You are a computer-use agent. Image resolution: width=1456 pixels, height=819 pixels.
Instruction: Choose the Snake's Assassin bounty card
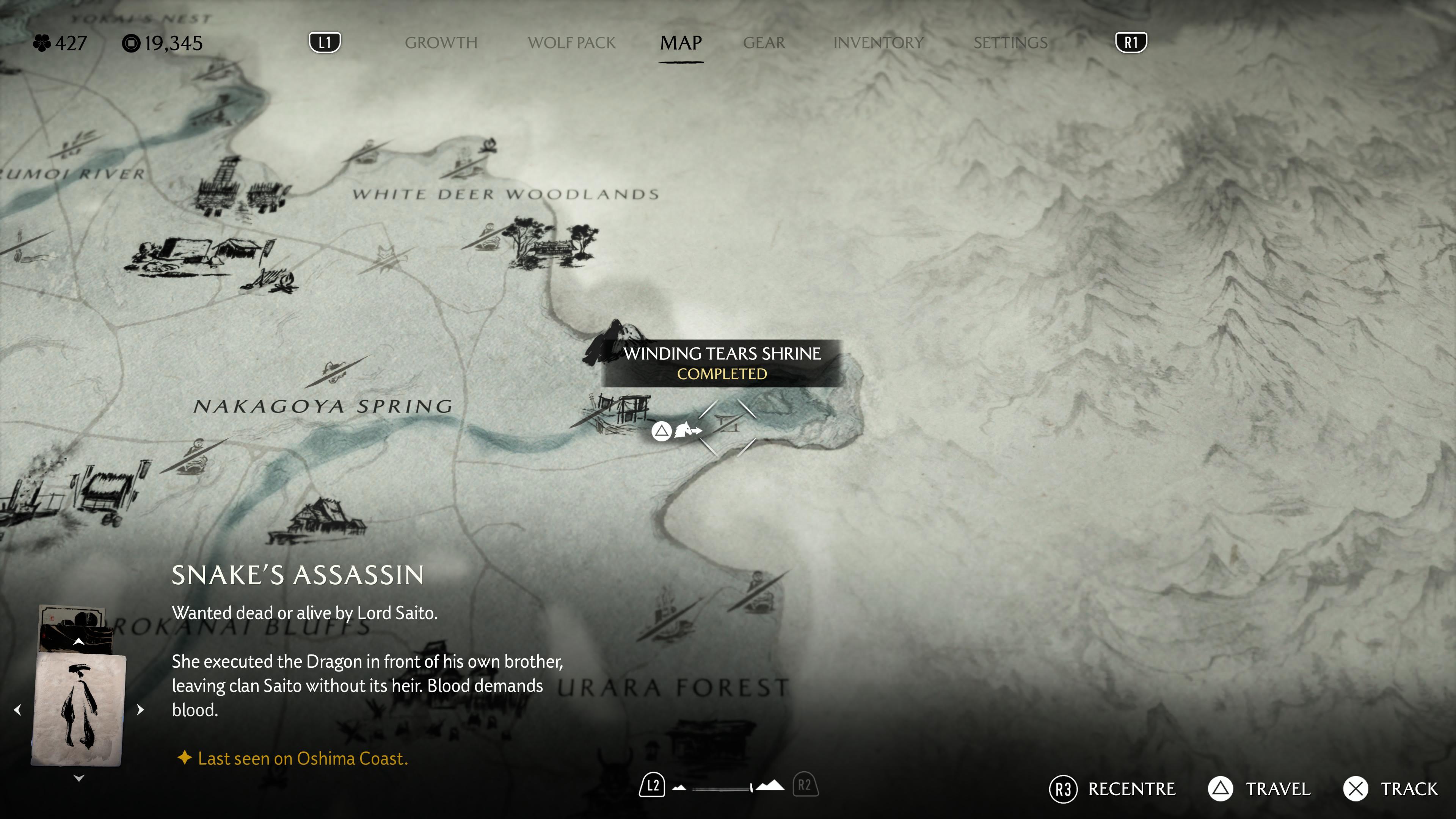tap(78, 710)
